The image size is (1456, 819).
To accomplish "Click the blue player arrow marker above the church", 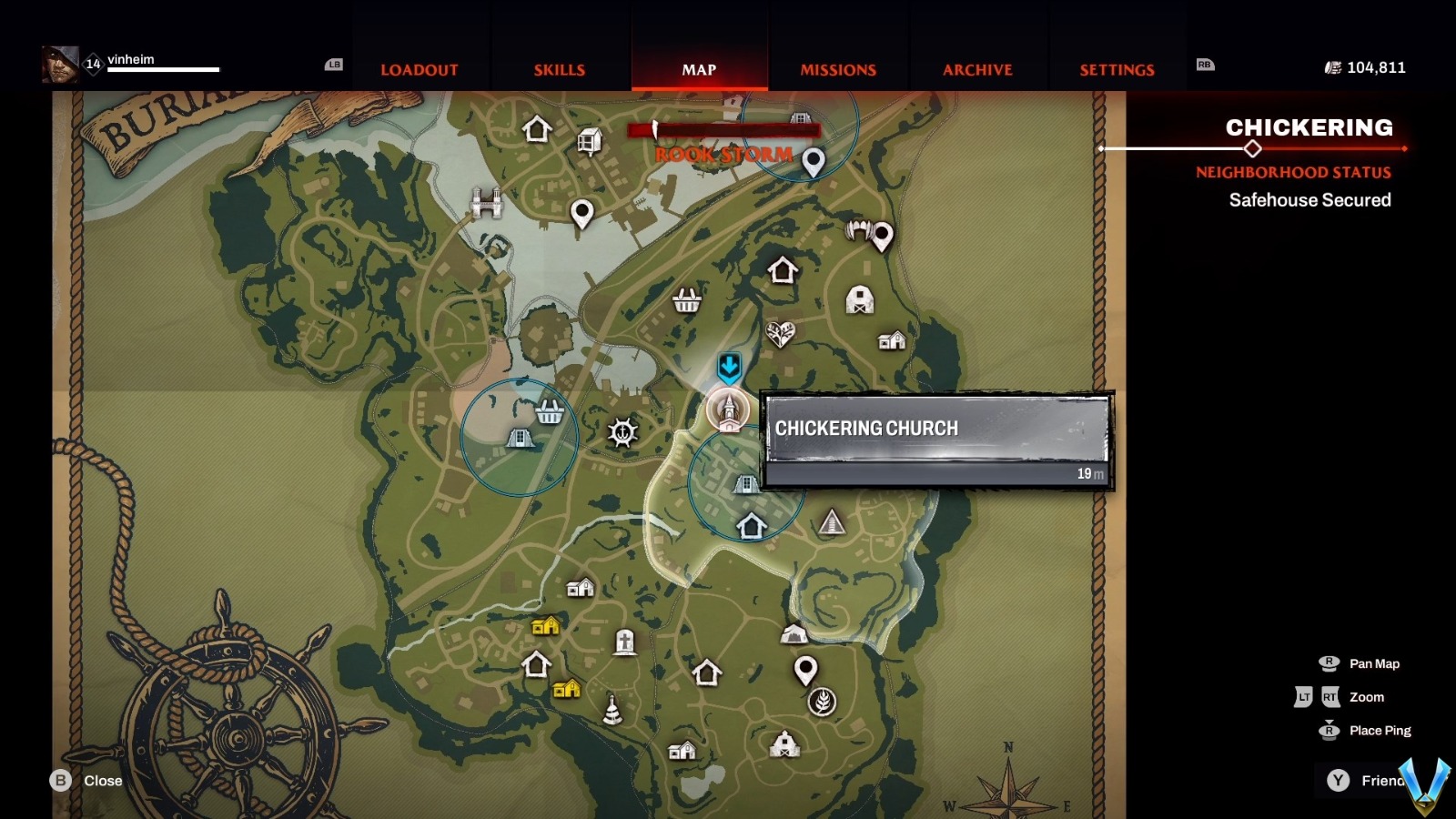I will tap(727, 368).
